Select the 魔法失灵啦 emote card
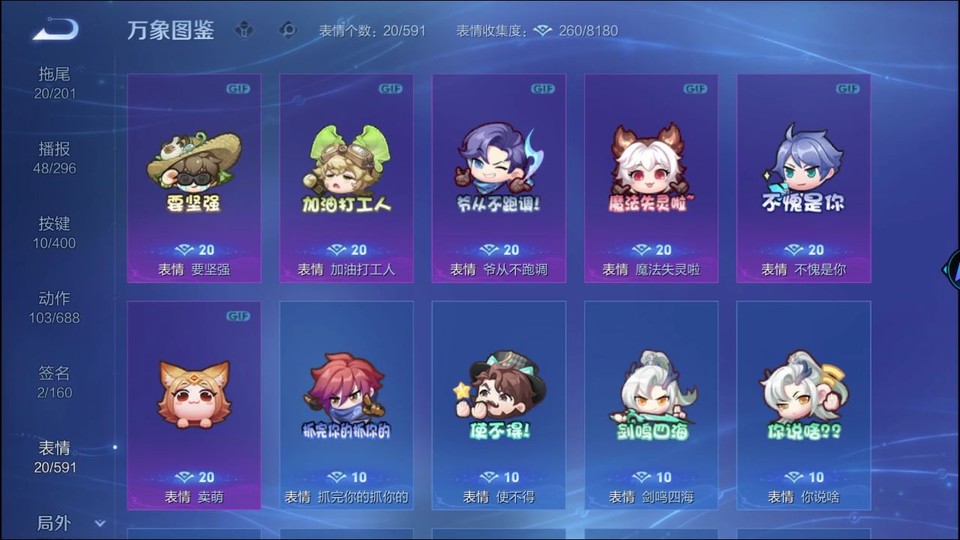Image resolution: width=960 pixels, height=540 pixels. 651,178
